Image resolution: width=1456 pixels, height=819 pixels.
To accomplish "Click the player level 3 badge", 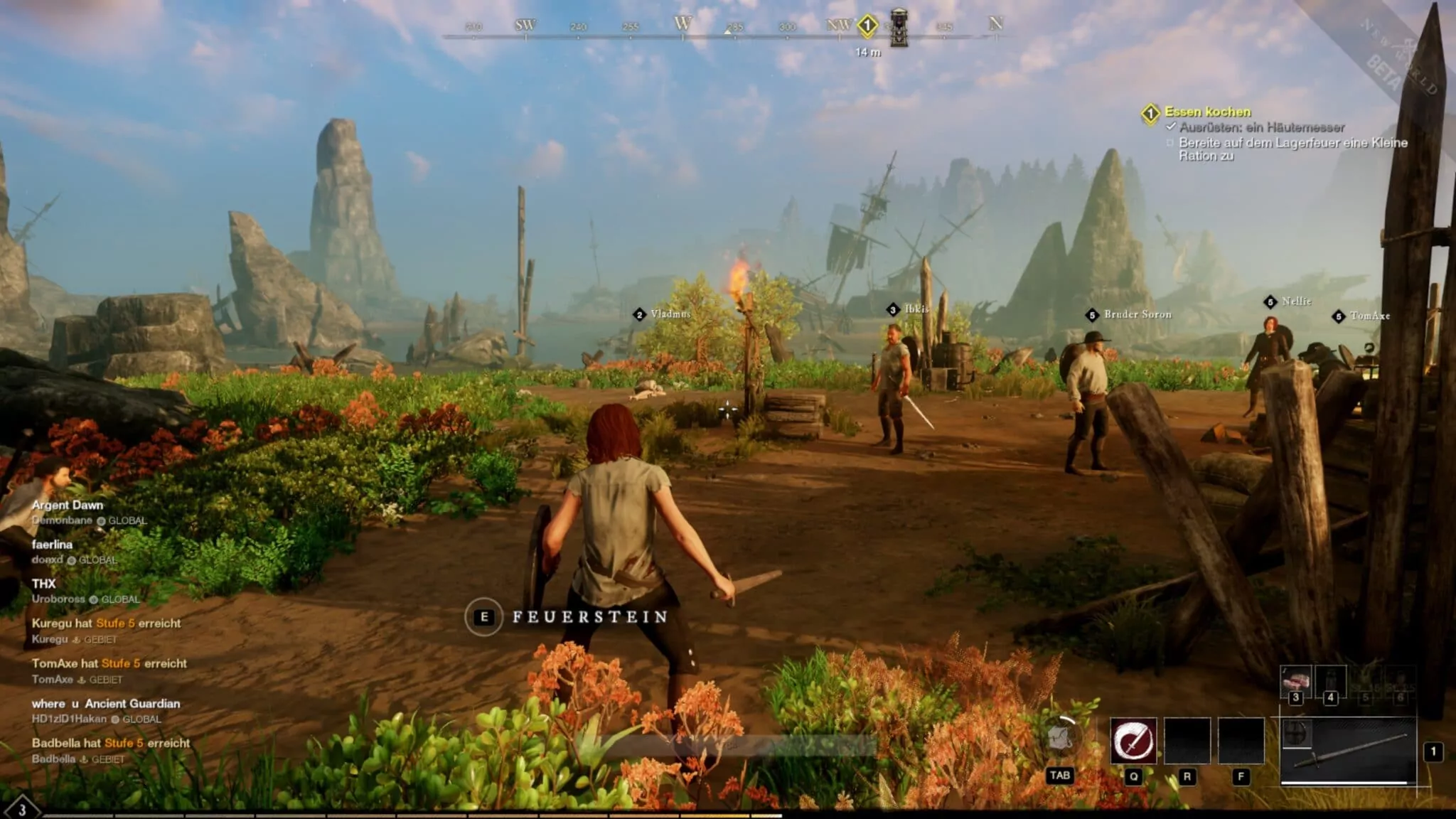I will (x=22, y=809).
